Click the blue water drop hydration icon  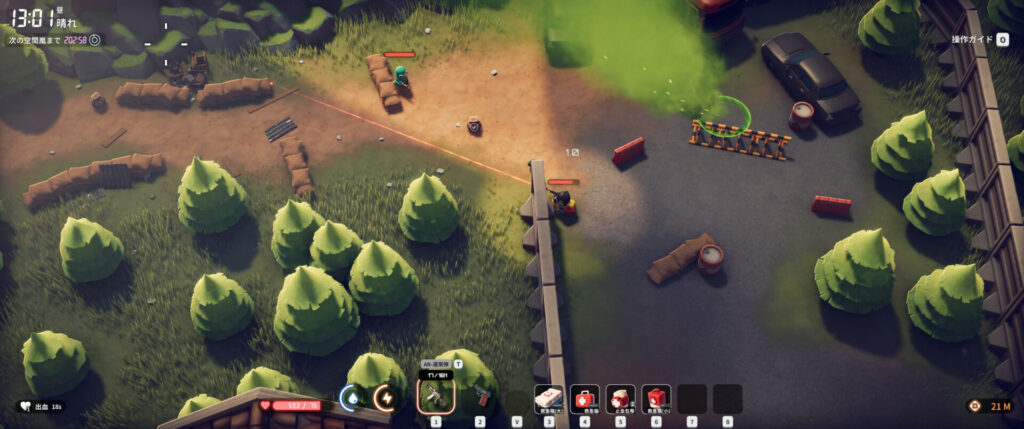[352, 399]
